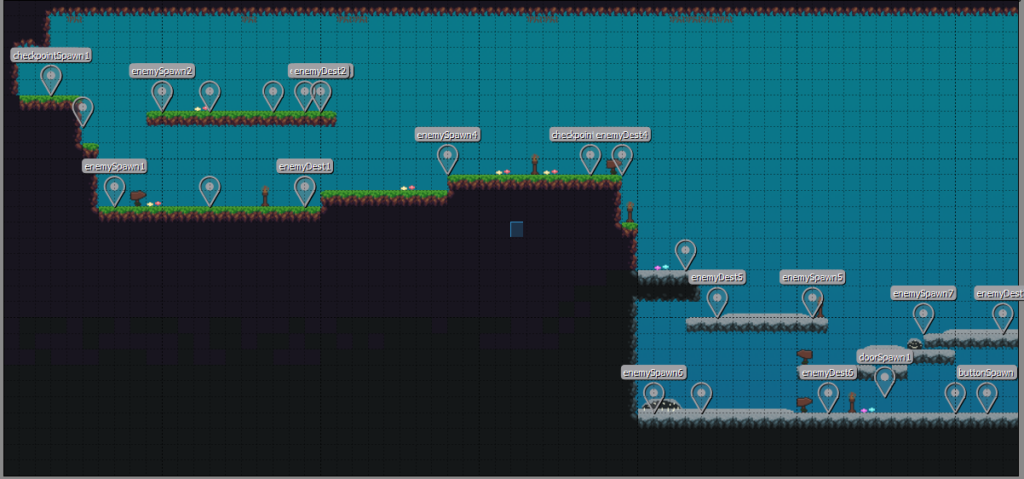
Task: Pick the enemyDest5 marker pin
Action: (717, 299)
